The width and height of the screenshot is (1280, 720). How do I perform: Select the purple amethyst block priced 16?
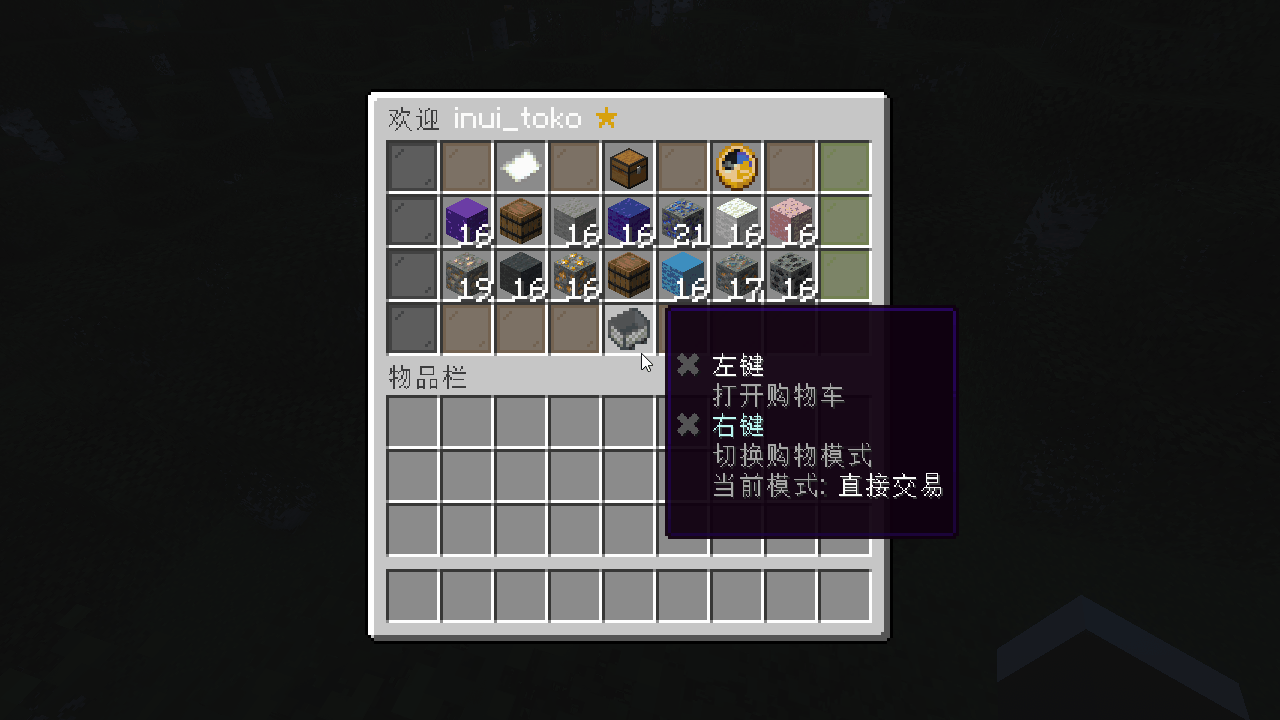click(x=466, y=221)
